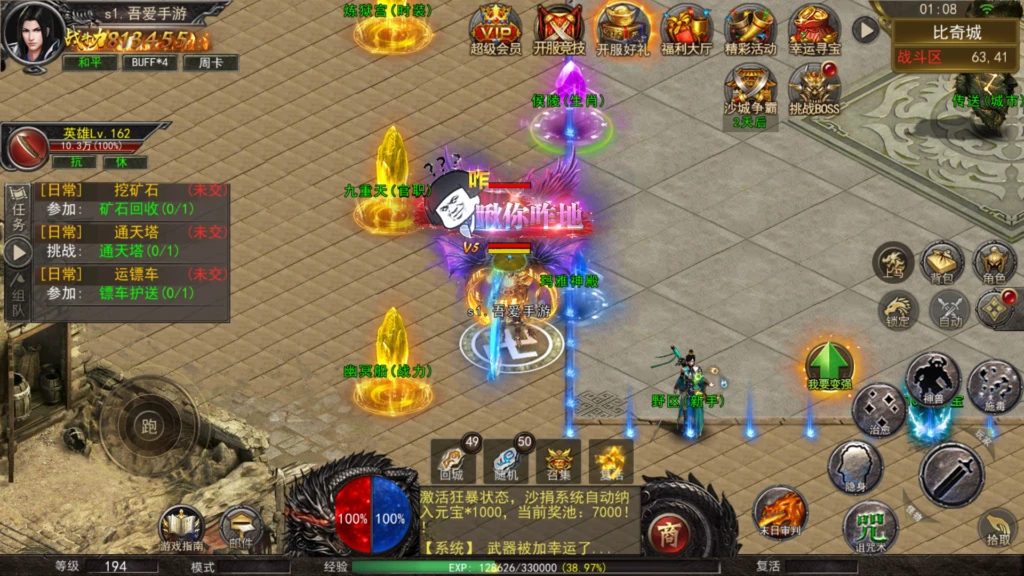Open the shop with the red 商 button
The image size is (1024, 576).
click(x=670, y=534)
